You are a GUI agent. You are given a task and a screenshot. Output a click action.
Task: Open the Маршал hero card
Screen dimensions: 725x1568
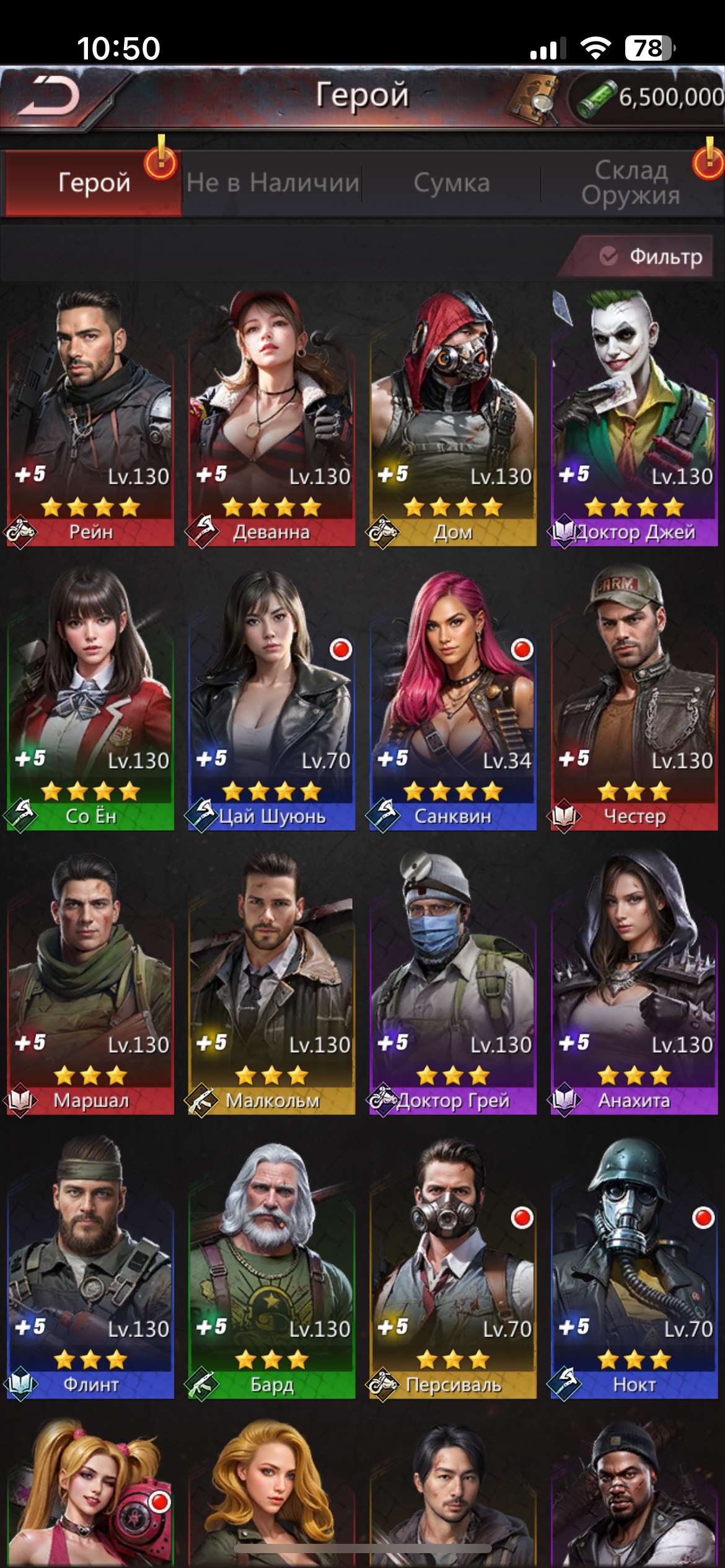(x=90, y=985)
